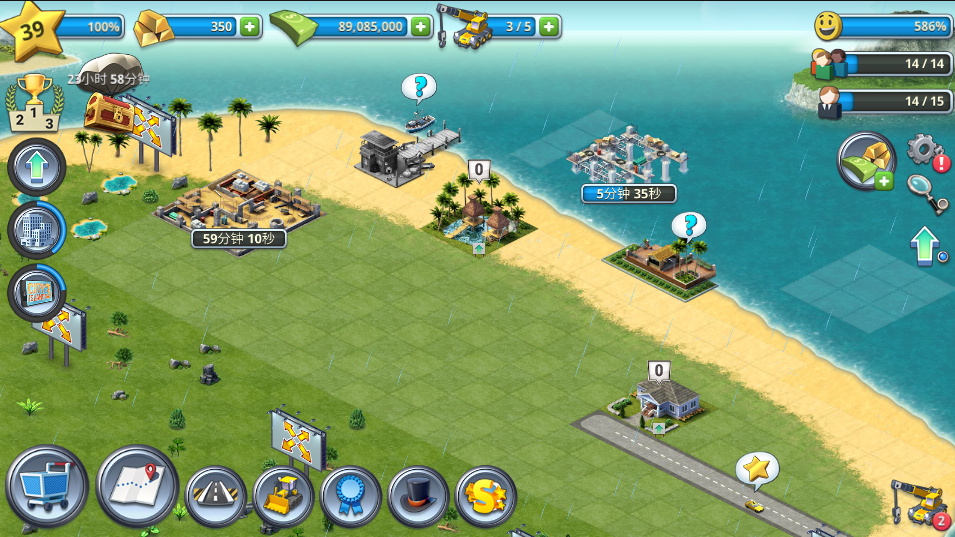Collect the star bubble above the taxi
The image size is (955, 537).
coord(757,468)
